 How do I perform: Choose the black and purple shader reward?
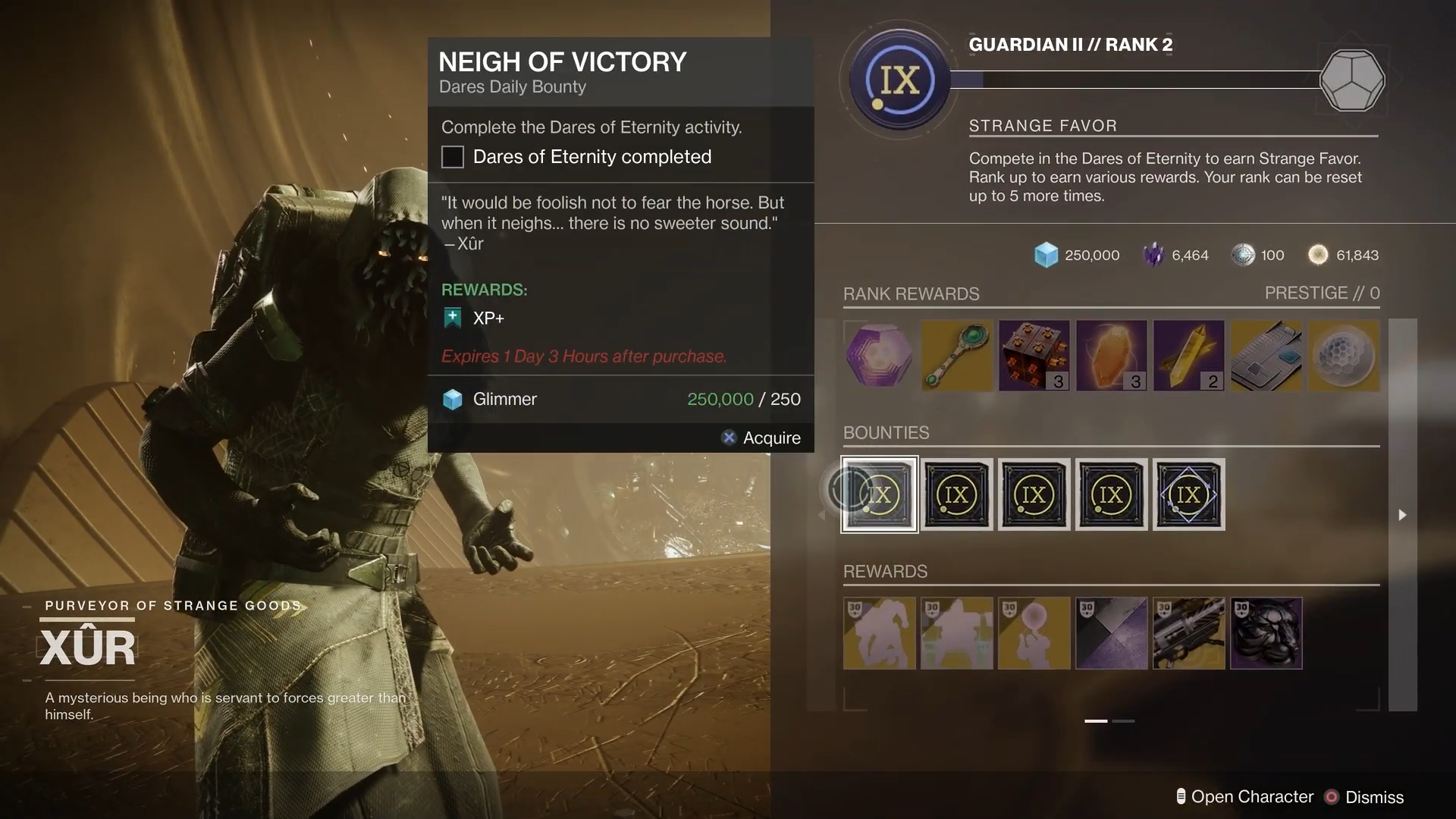1112,633
